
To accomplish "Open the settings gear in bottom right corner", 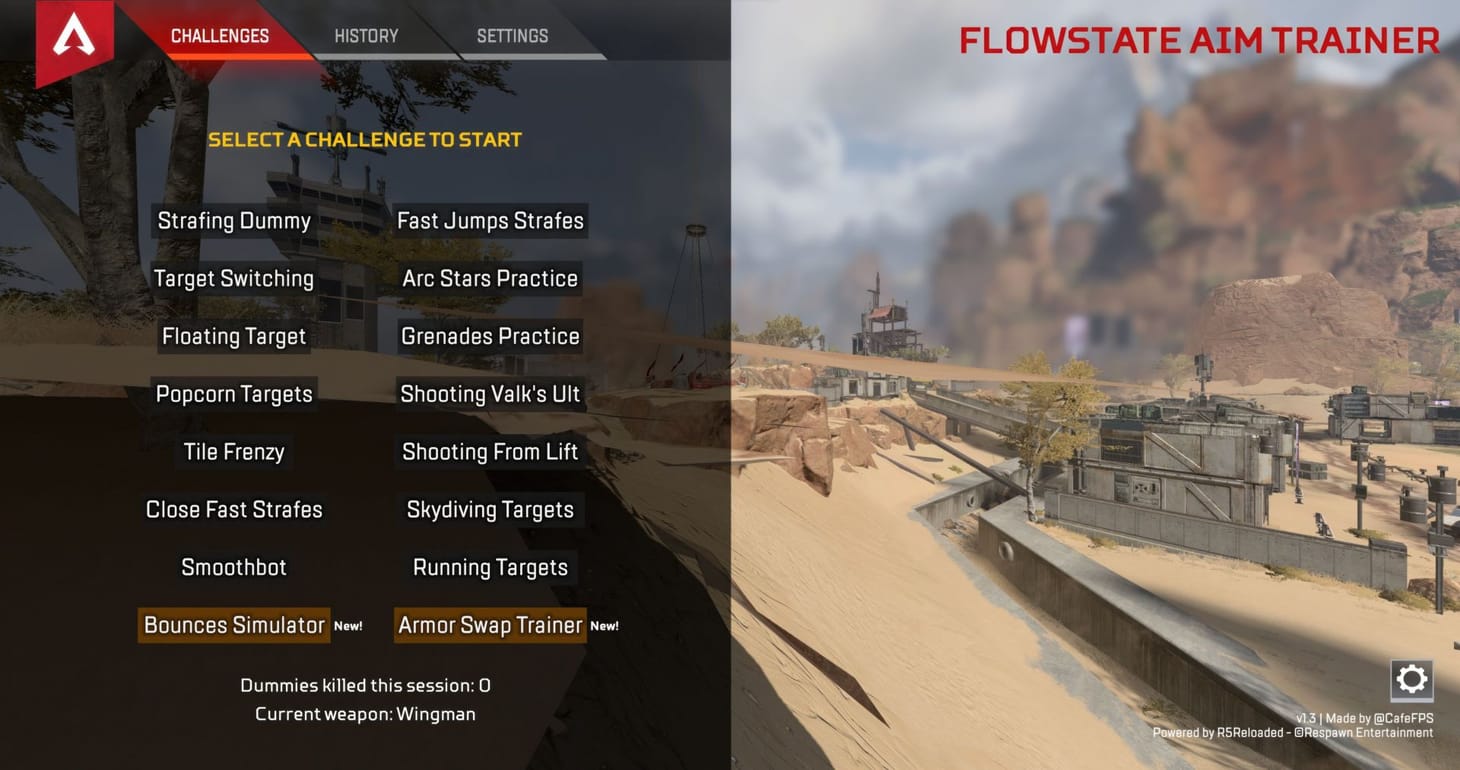I will (1411, 679).
